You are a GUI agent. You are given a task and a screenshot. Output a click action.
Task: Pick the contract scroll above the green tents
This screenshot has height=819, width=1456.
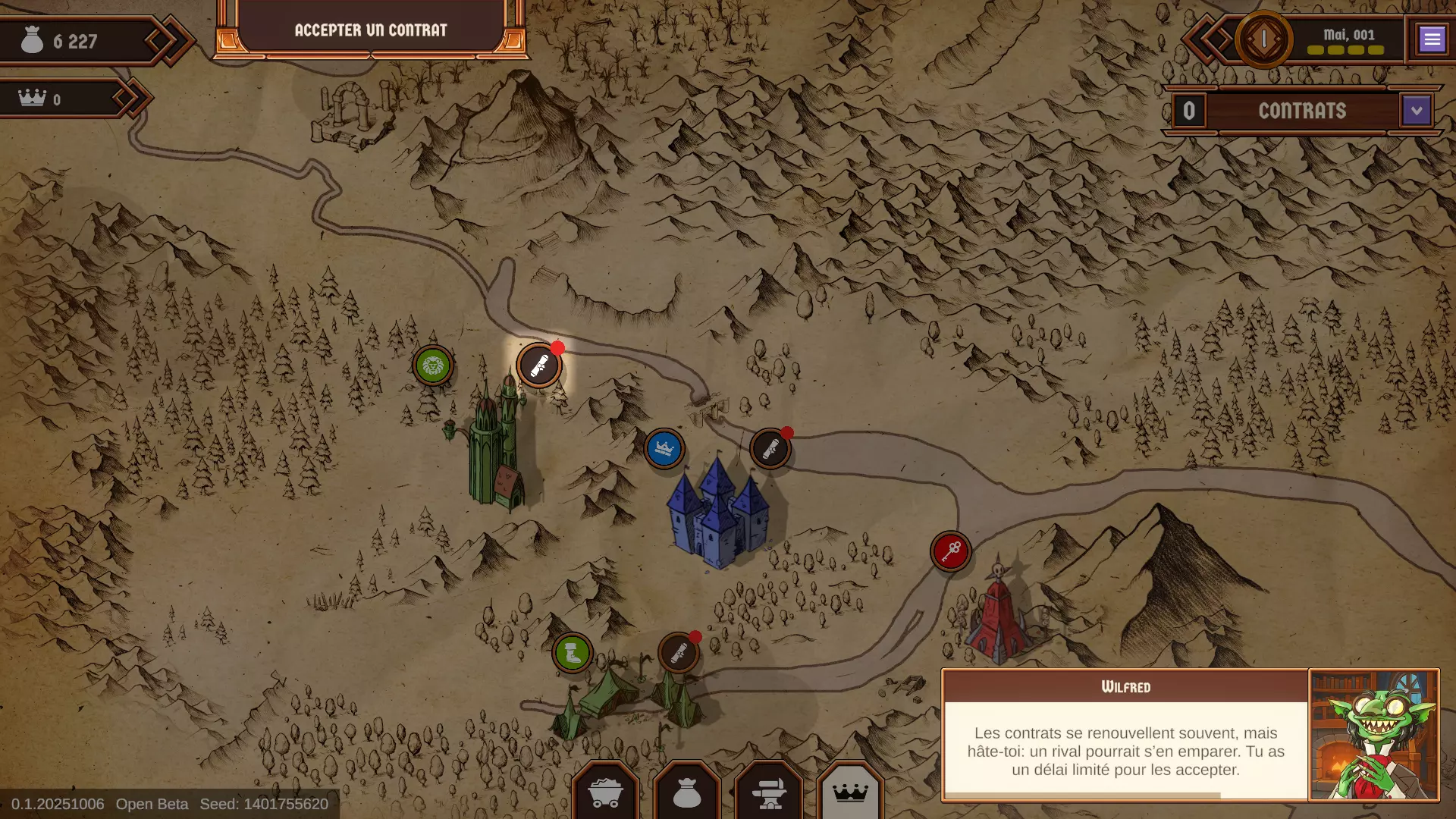click(679, 652)
